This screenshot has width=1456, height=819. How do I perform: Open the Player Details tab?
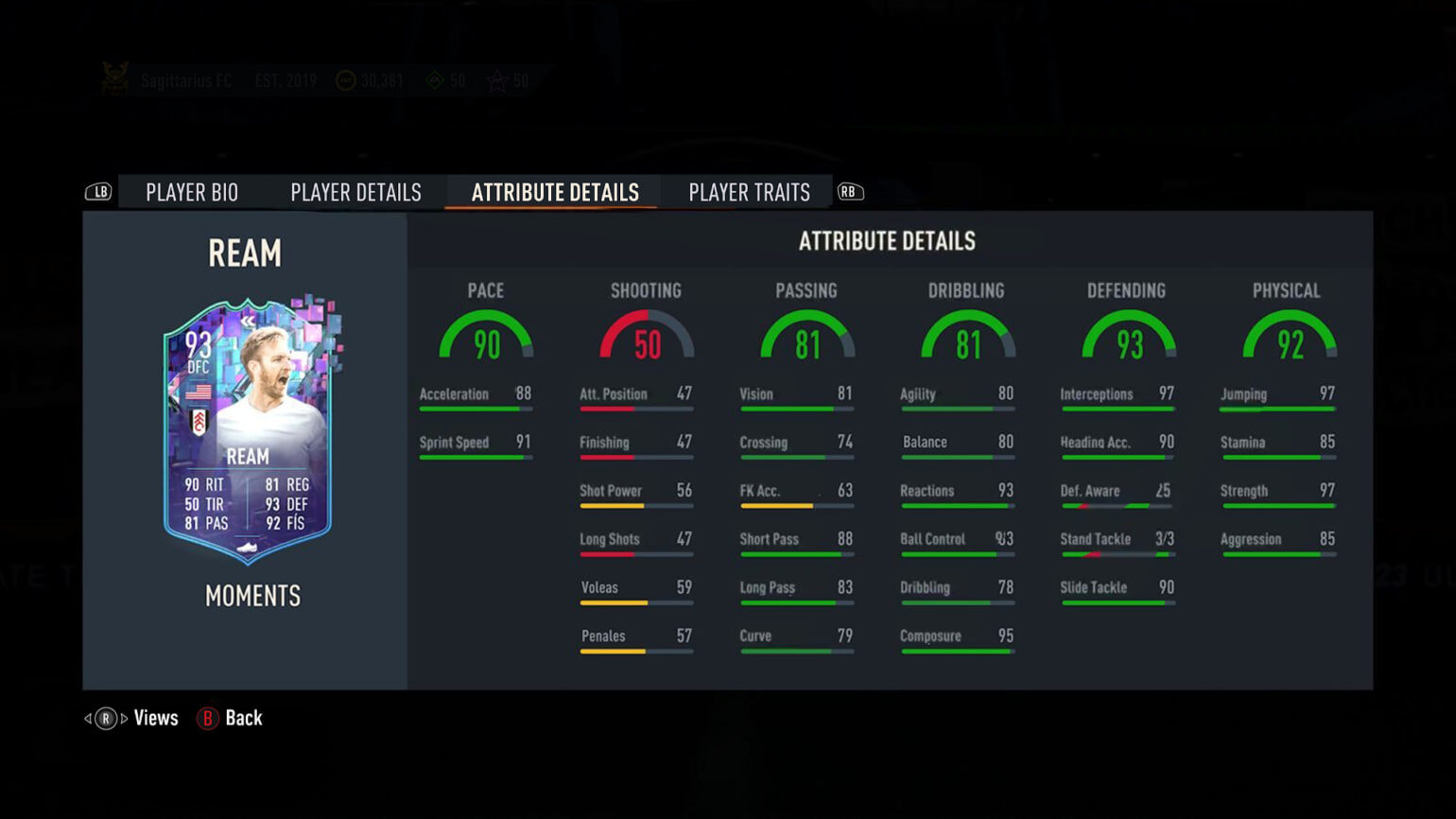coord(355,192)
